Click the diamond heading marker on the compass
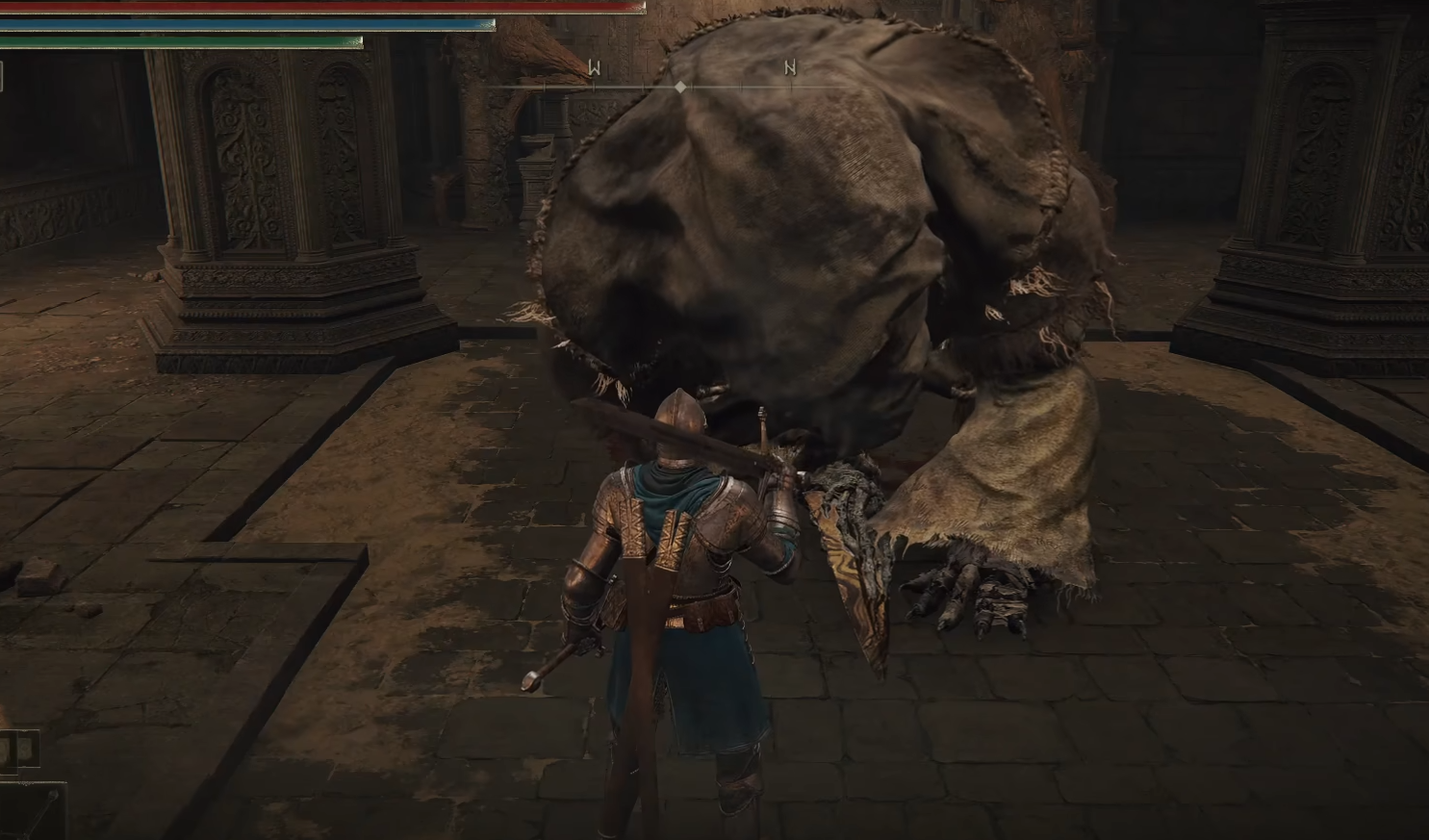This screenshot has height=840, width=1429. [680, 87]
